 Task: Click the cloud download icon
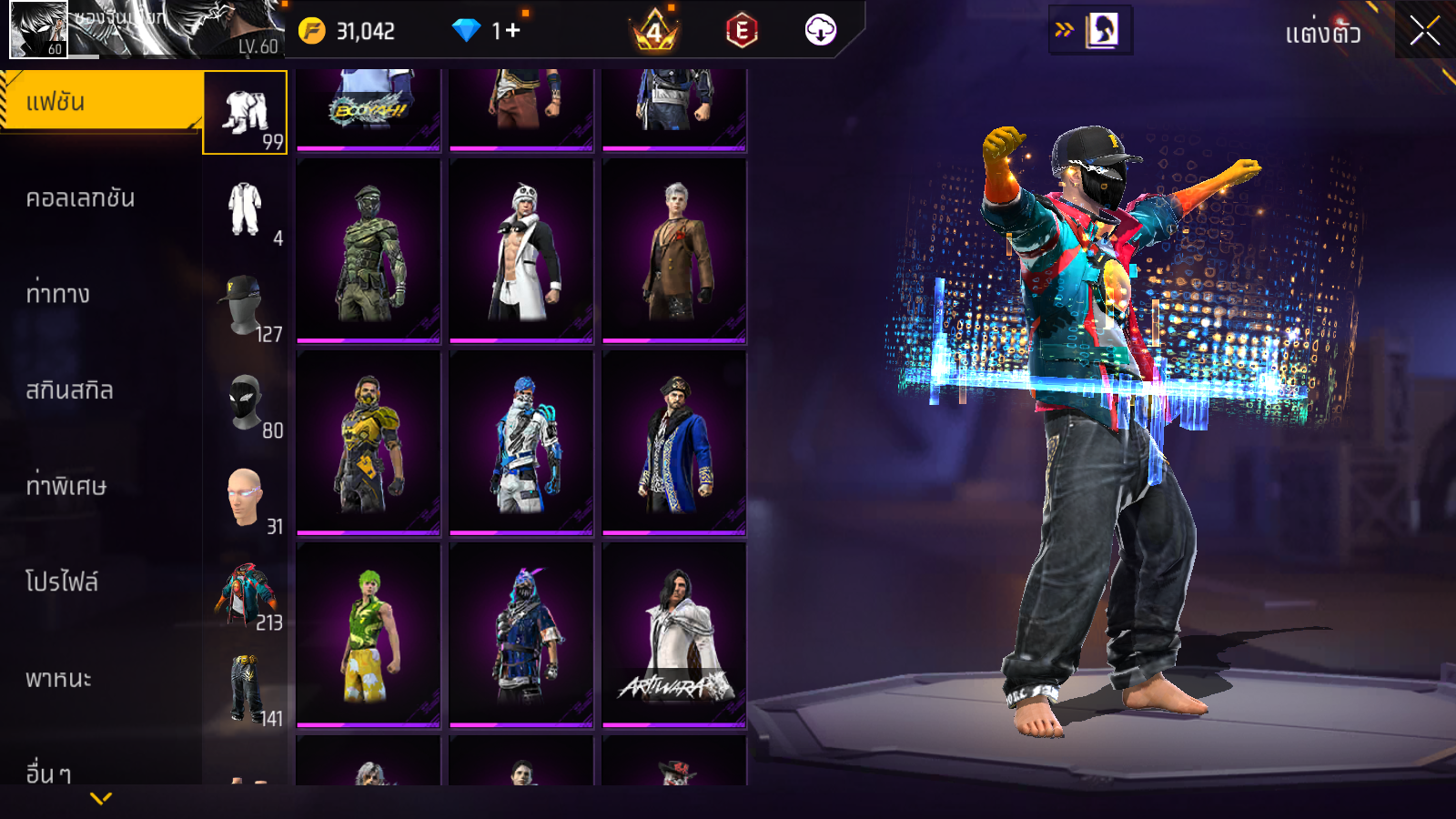coord(820,31)
